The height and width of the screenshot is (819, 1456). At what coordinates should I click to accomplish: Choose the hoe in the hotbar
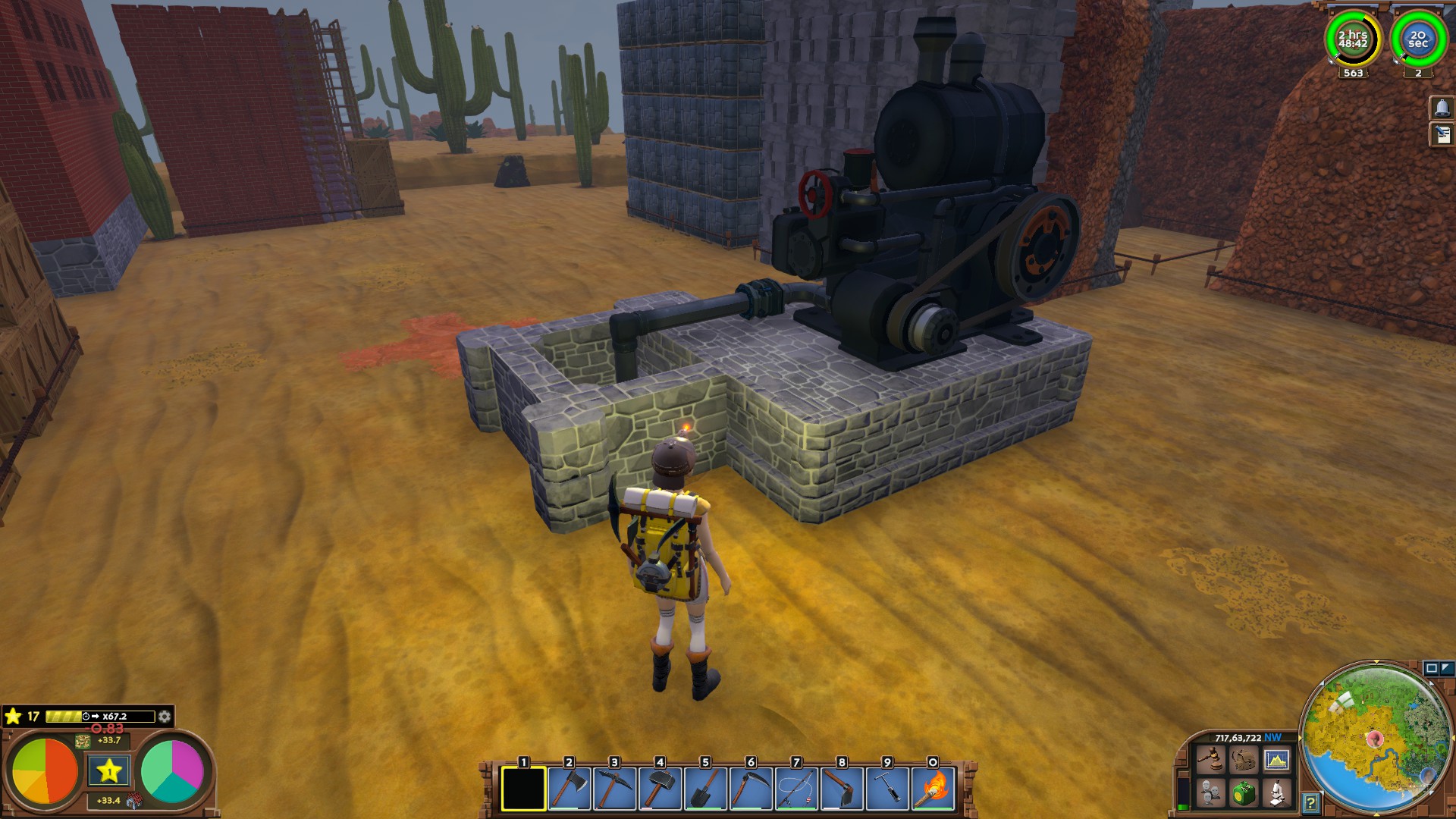point(842,789)
